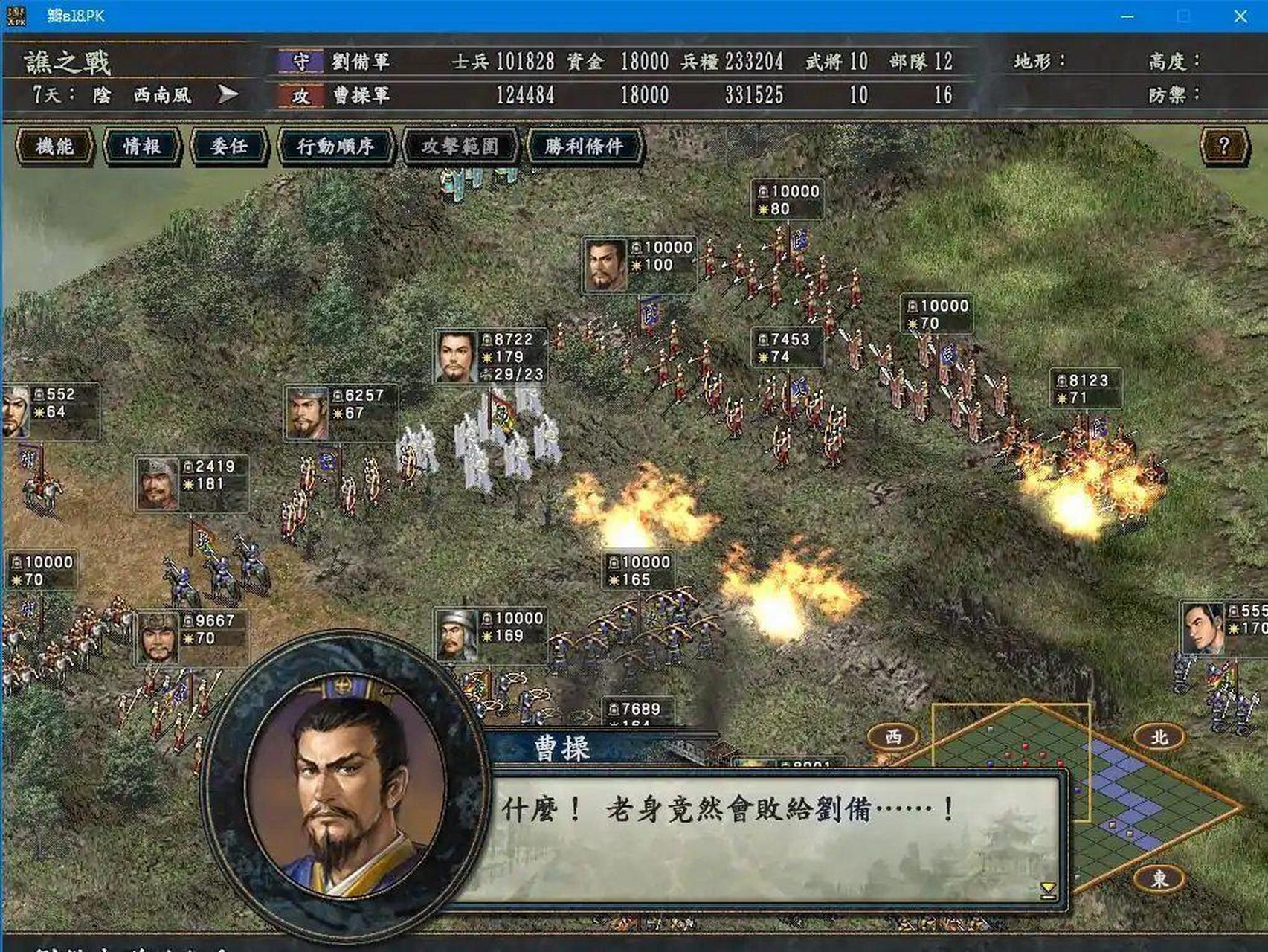Rotate view using the 東 compass button
This screenshot has width=1268, height=952.
coord(1159,878)
